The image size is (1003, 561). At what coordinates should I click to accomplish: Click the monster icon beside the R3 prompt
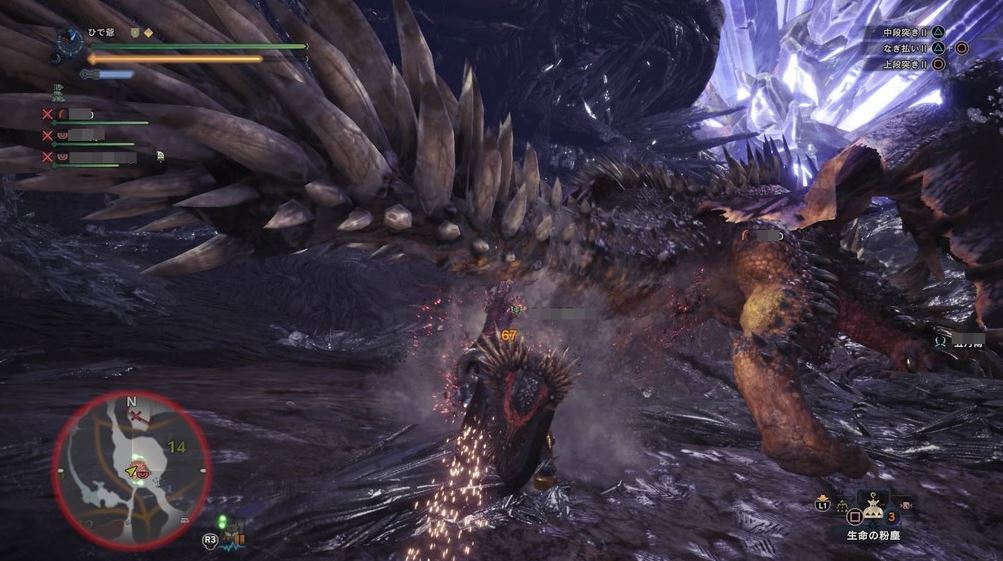233,537
